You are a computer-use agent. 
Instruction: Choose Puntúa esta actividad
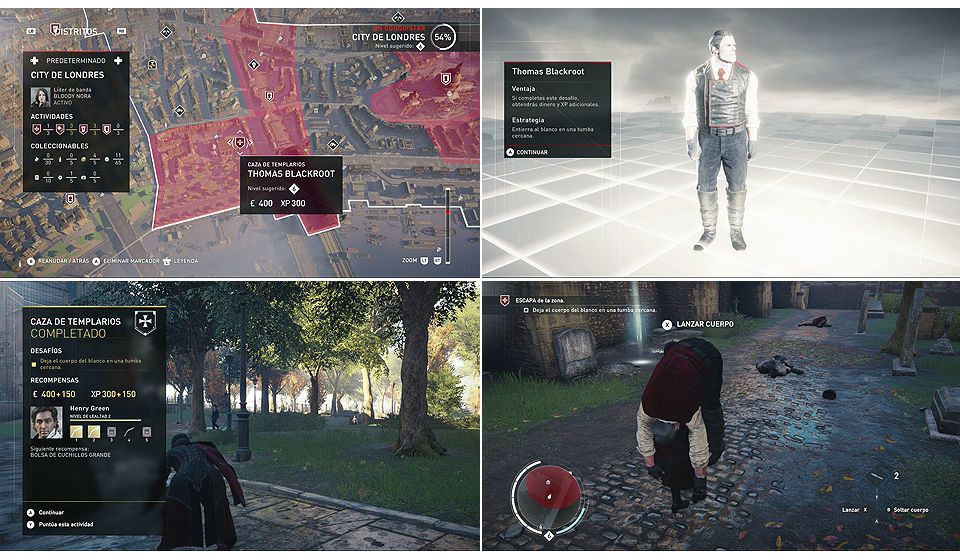pos(62,524)
